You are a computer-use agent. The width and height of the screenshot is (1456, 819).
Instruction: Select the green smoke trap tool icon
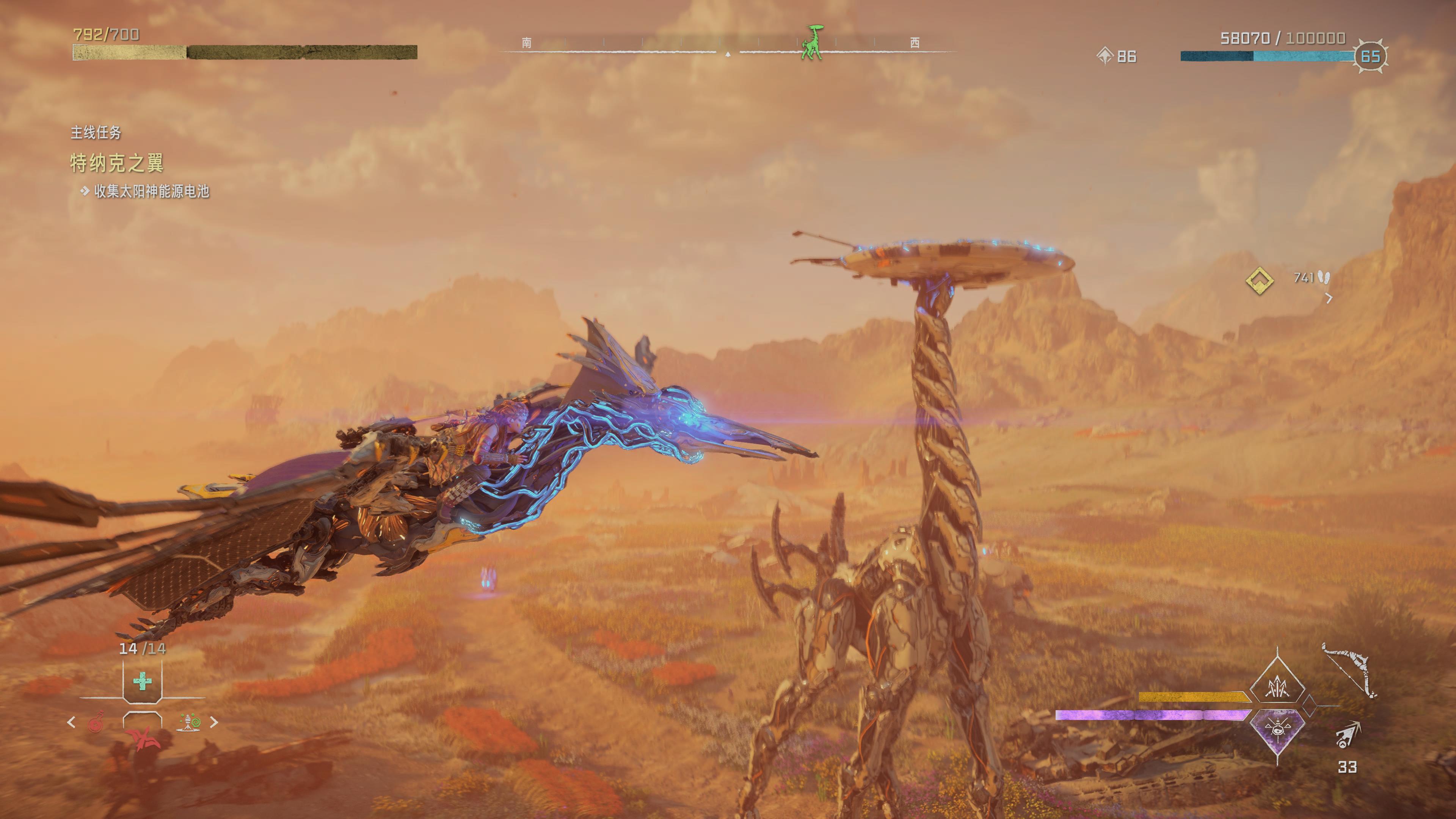click(189, 722)
